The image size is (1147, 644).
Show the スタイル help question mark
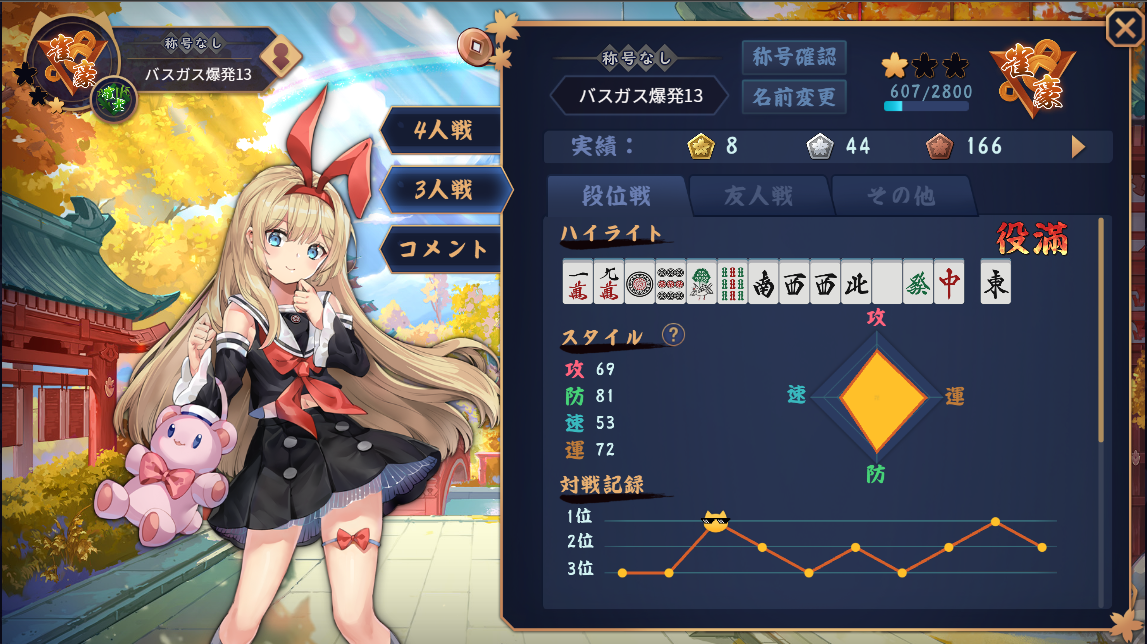[x=674, y=334]
